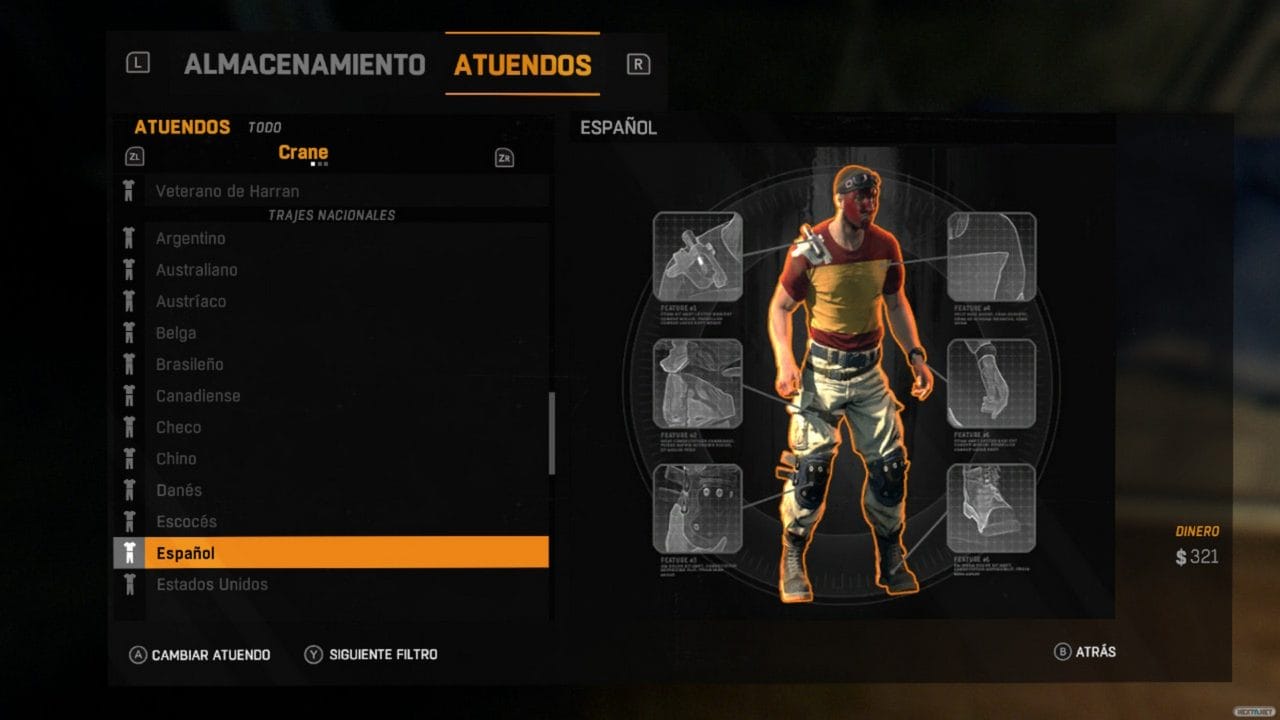Pick the Danés outfit
The height and width of the screenshot is (720, 1280).
click(x=179, y=490)
